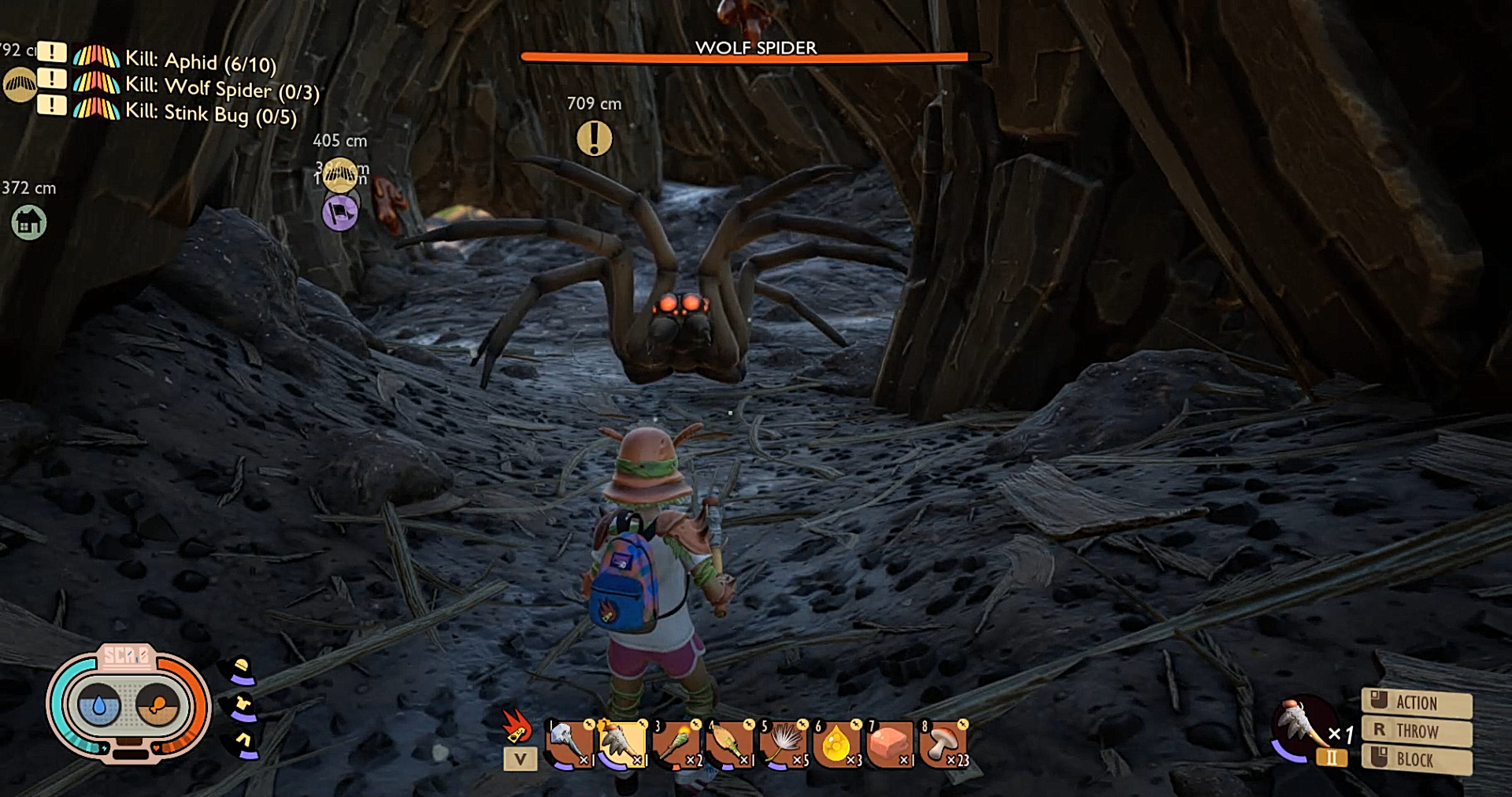Choose the pink meat slab slot
This screenshot has height=797, width=1512.
(x=890, y=744)
